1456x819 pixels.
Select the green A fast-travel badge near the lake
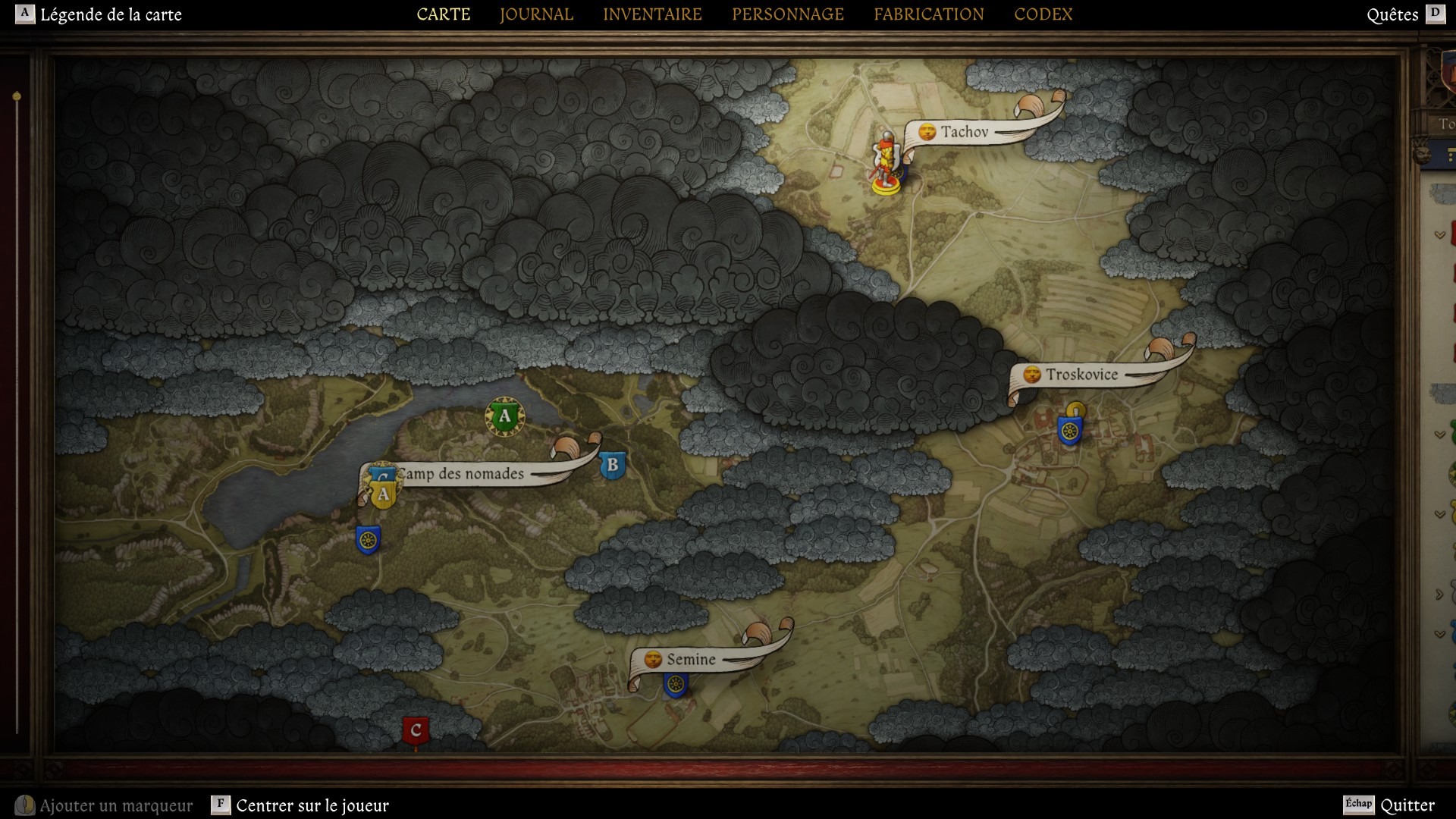pyautogui.click(x=504, y=416)
